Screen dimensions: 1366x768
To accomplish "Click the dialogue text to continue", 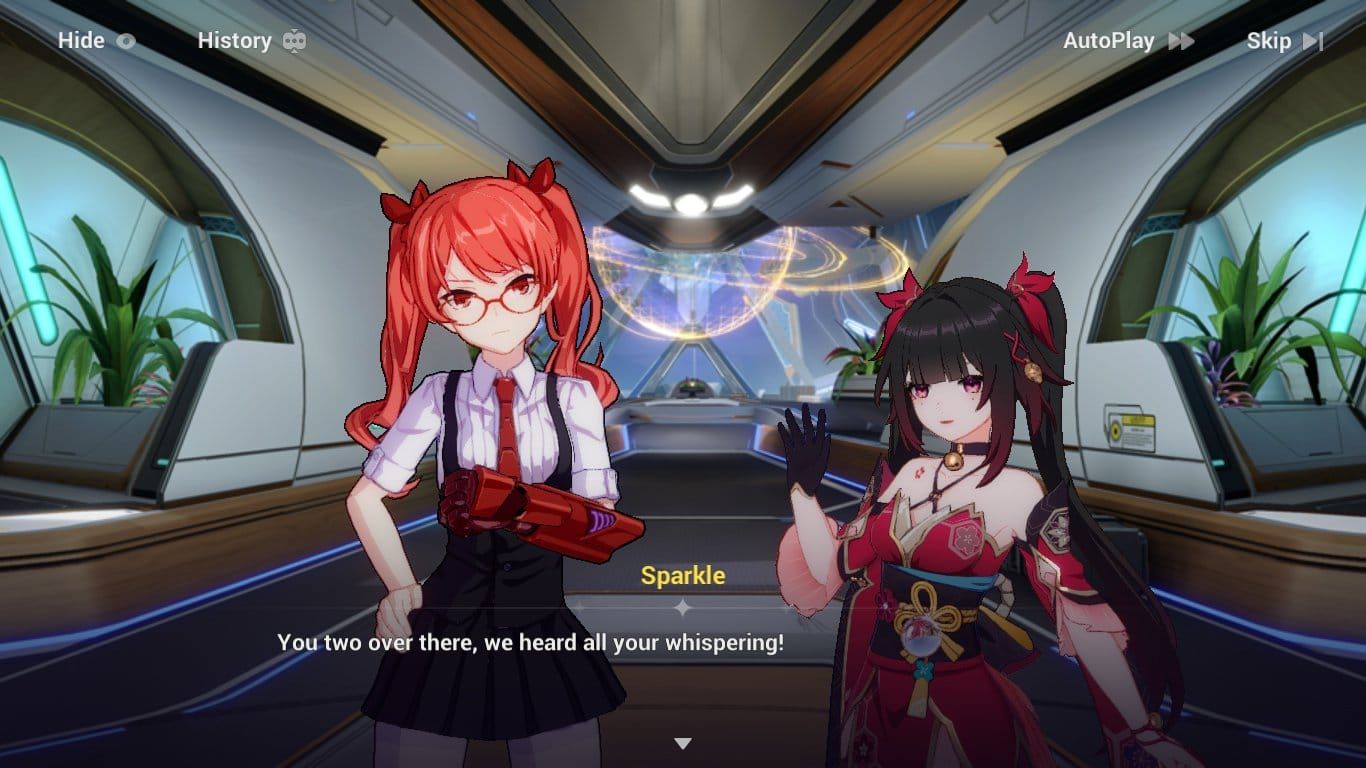I will 530,644.
